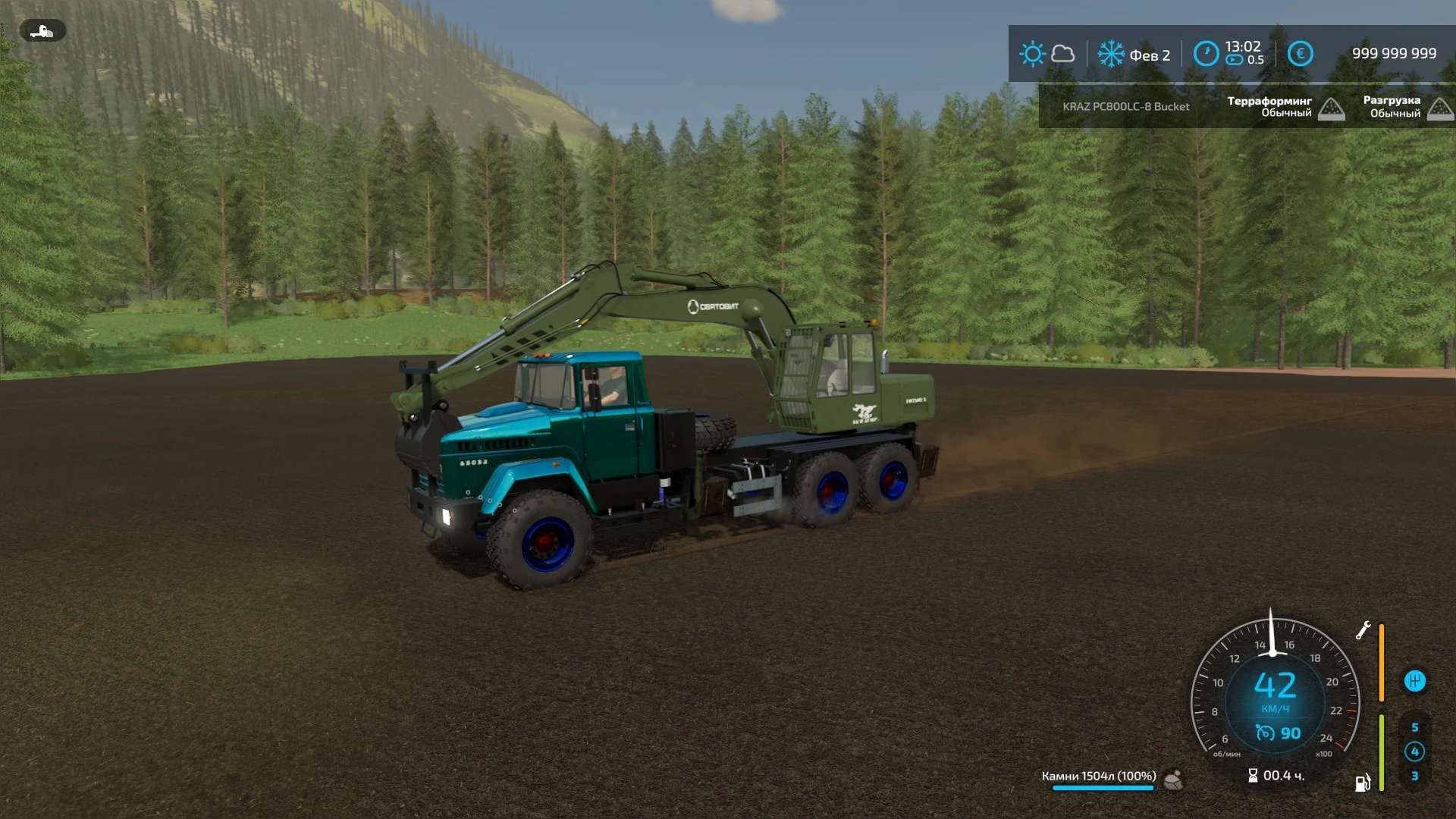Open the euro money icon
Viewport: 1456px width, 819px height.
pyautogui.click(x=1300, y=54)
